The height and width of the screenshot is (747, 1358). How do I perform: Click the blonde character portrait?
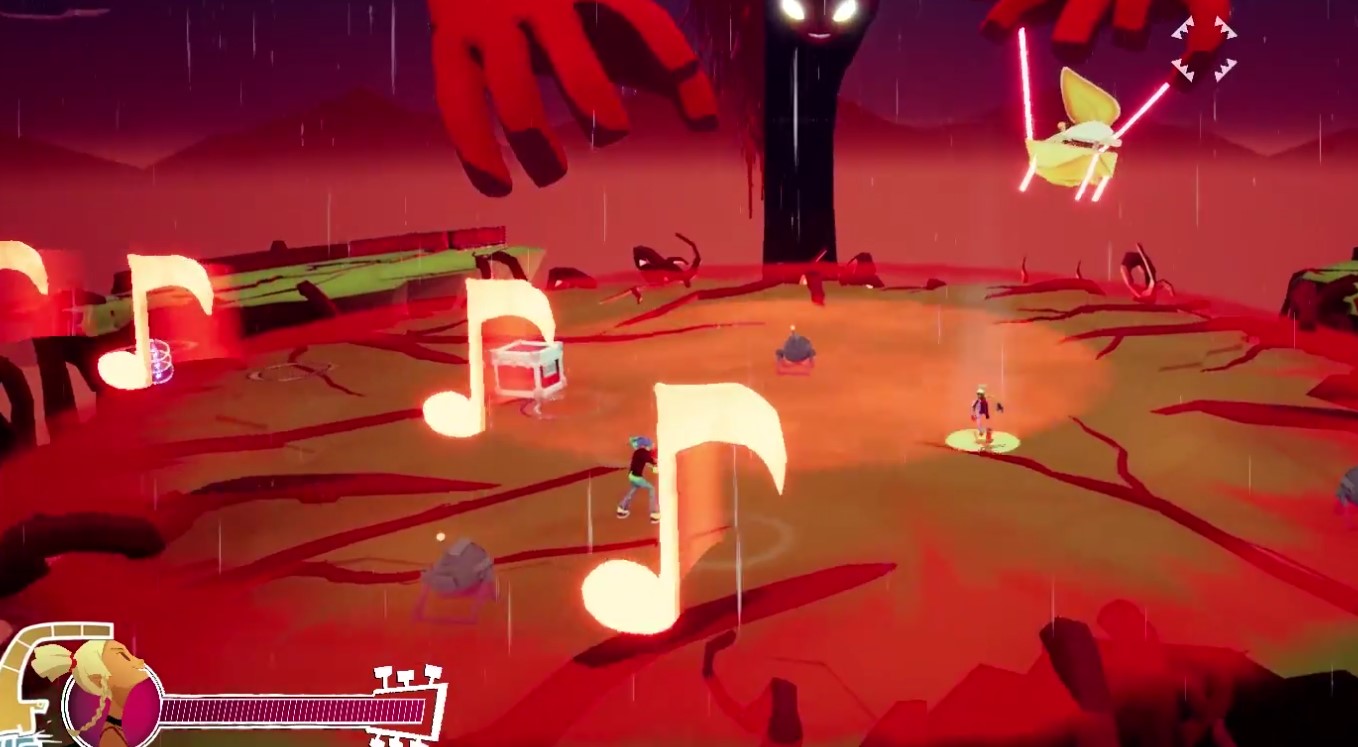pos(107,688)
